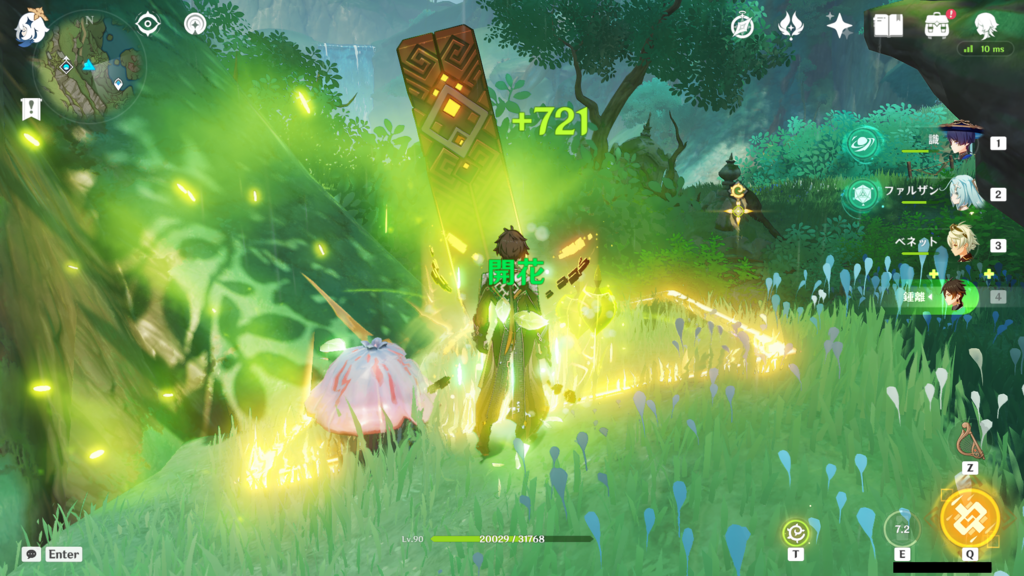Use the equipped gadget icon
Screen dimensions: 1024x576
796,533
